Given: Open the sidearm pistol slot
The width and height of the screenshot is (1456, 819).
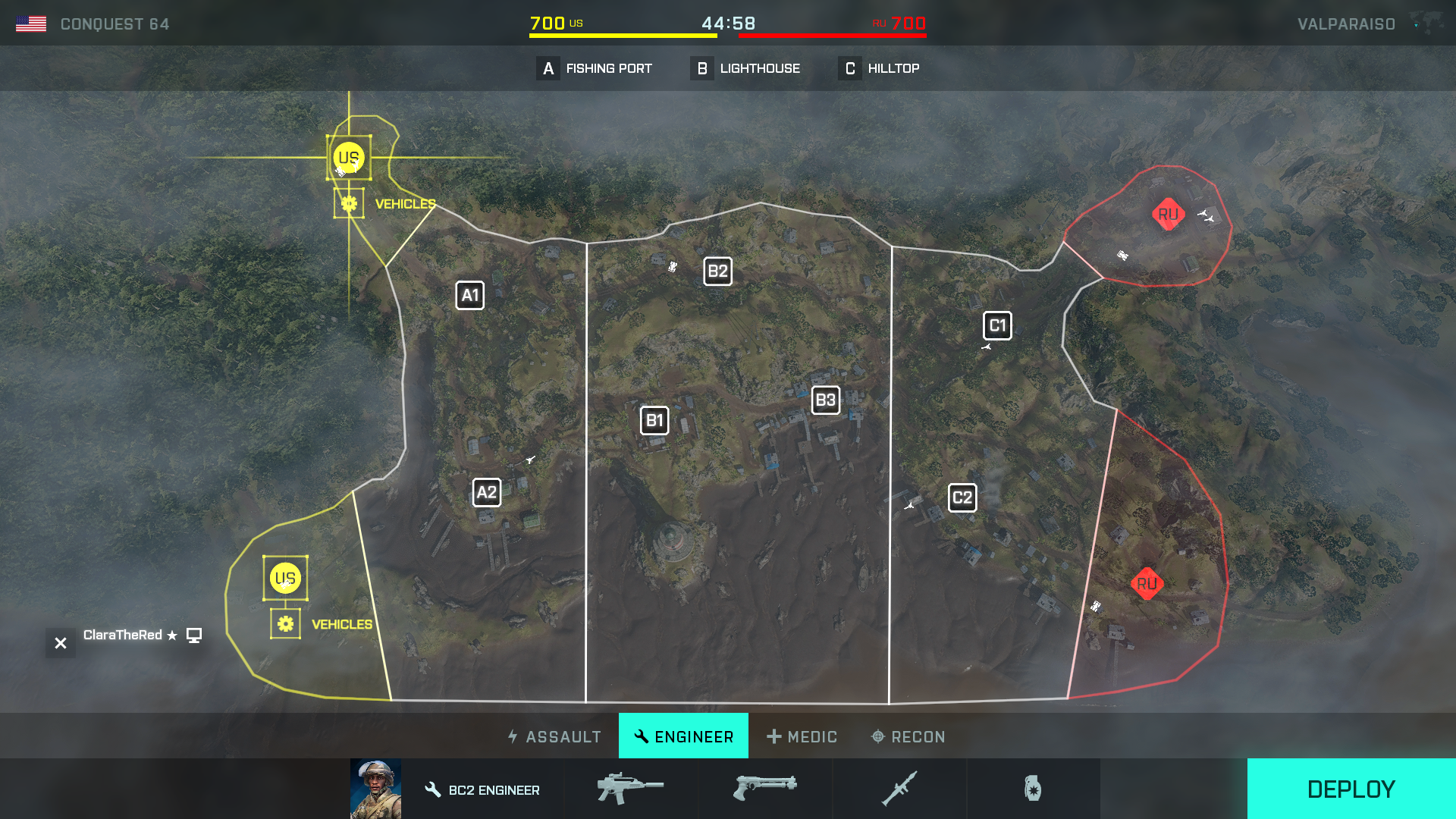Looking at the screenshot, I should click(x=764, y=789).
